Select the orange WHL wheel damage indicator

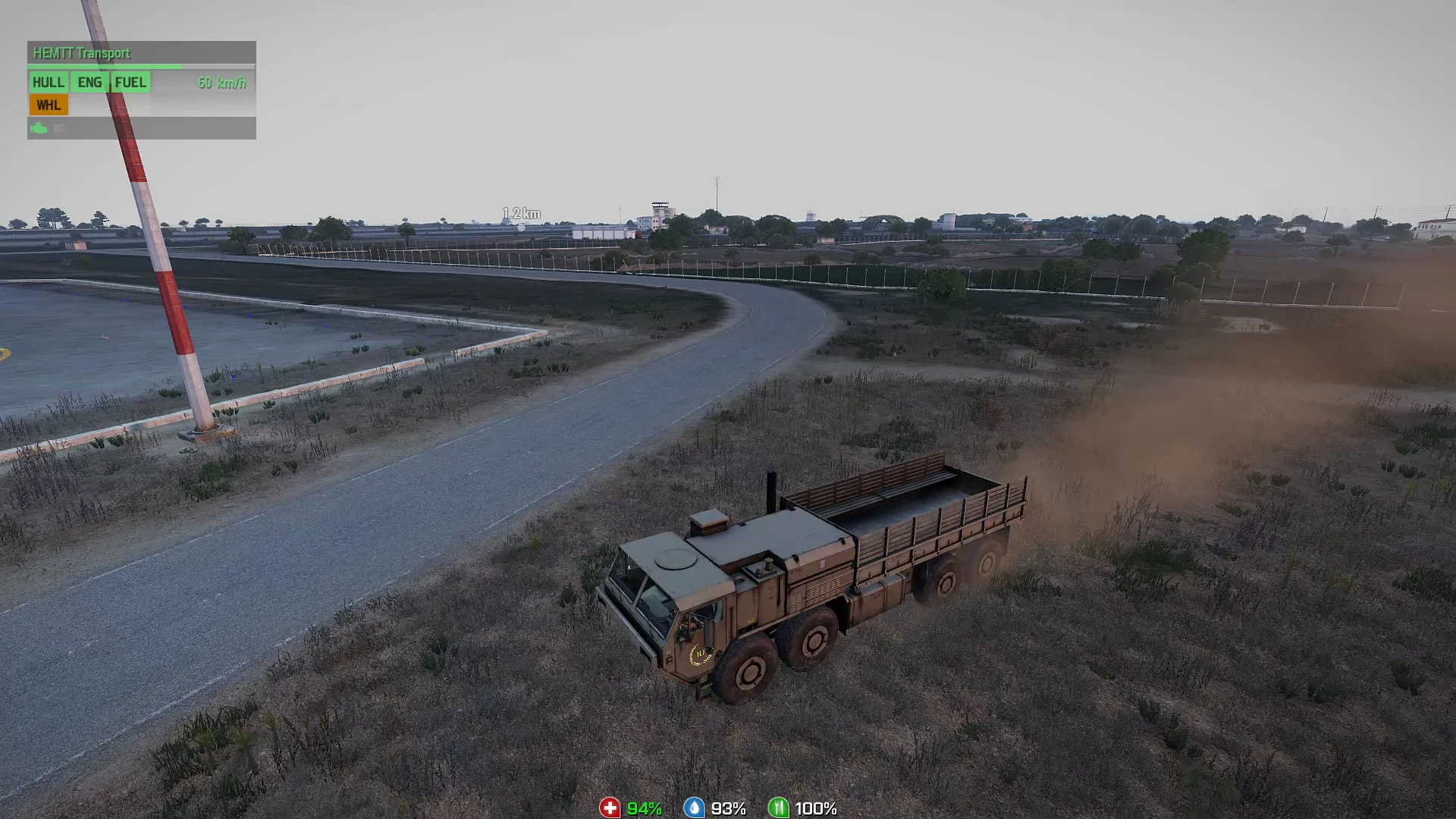[x=49, y=105]
